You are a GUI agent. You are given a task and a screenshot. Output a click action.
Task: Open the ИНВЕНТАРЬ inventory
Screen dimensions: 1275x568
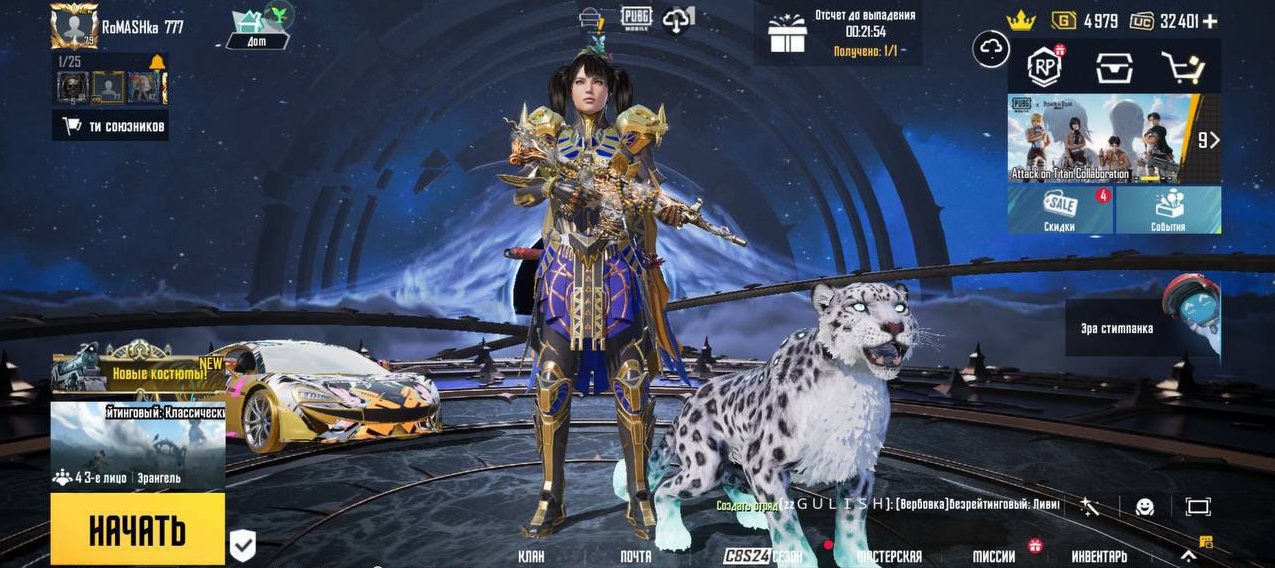coord(1099,556)
